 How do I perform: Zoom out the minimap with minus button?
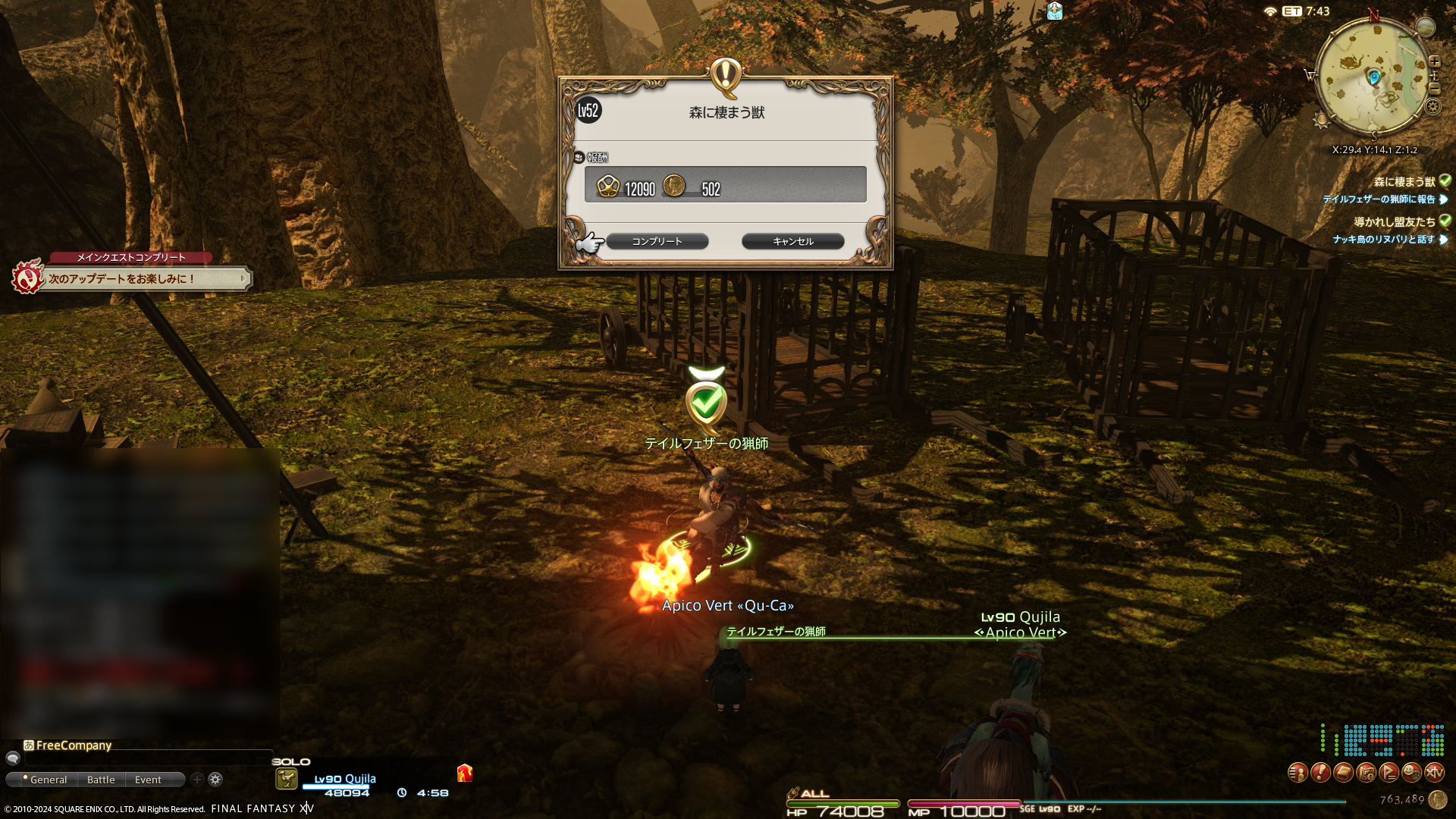pyautogui.click(x=1434, y=89)
